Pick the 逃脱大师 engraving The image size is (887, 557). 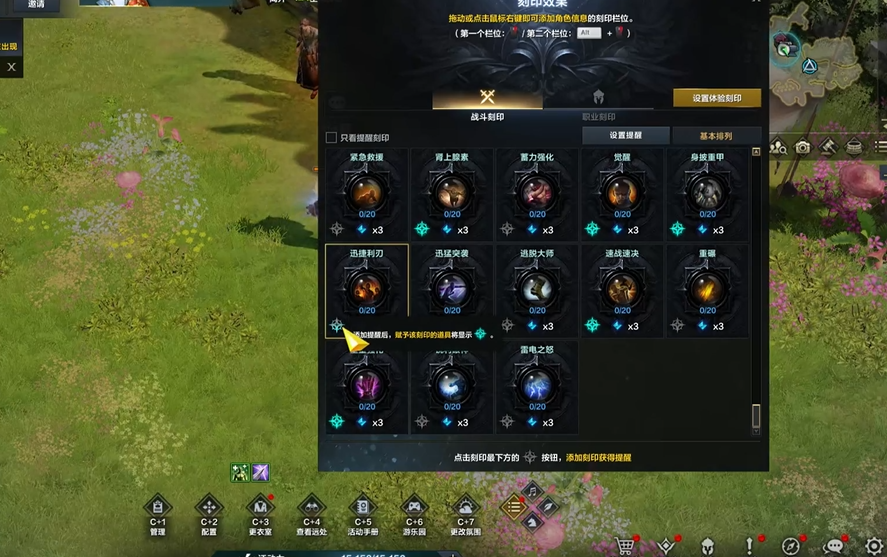(537, 290)
